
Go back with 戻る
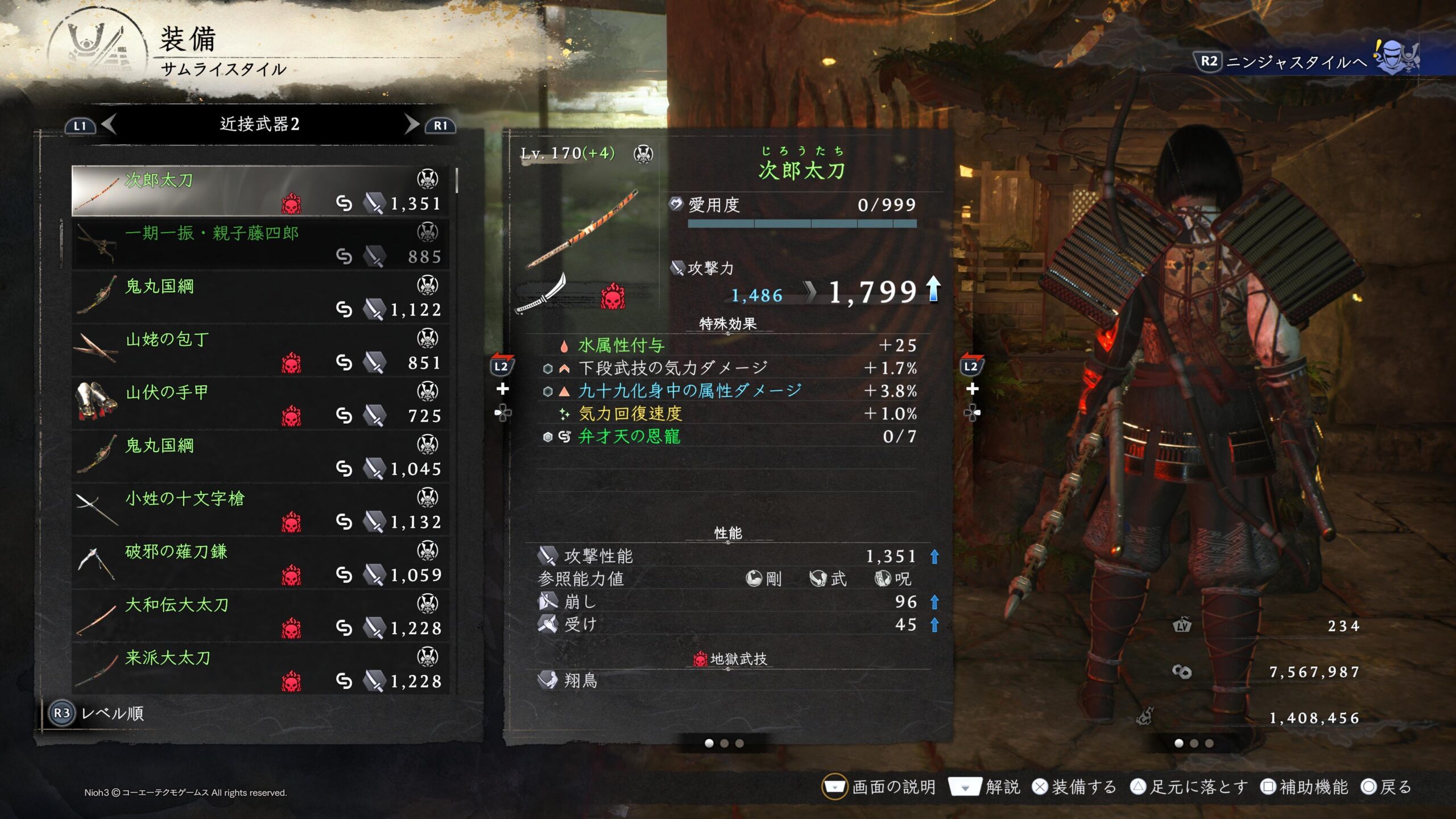[x=1387, y=787]
